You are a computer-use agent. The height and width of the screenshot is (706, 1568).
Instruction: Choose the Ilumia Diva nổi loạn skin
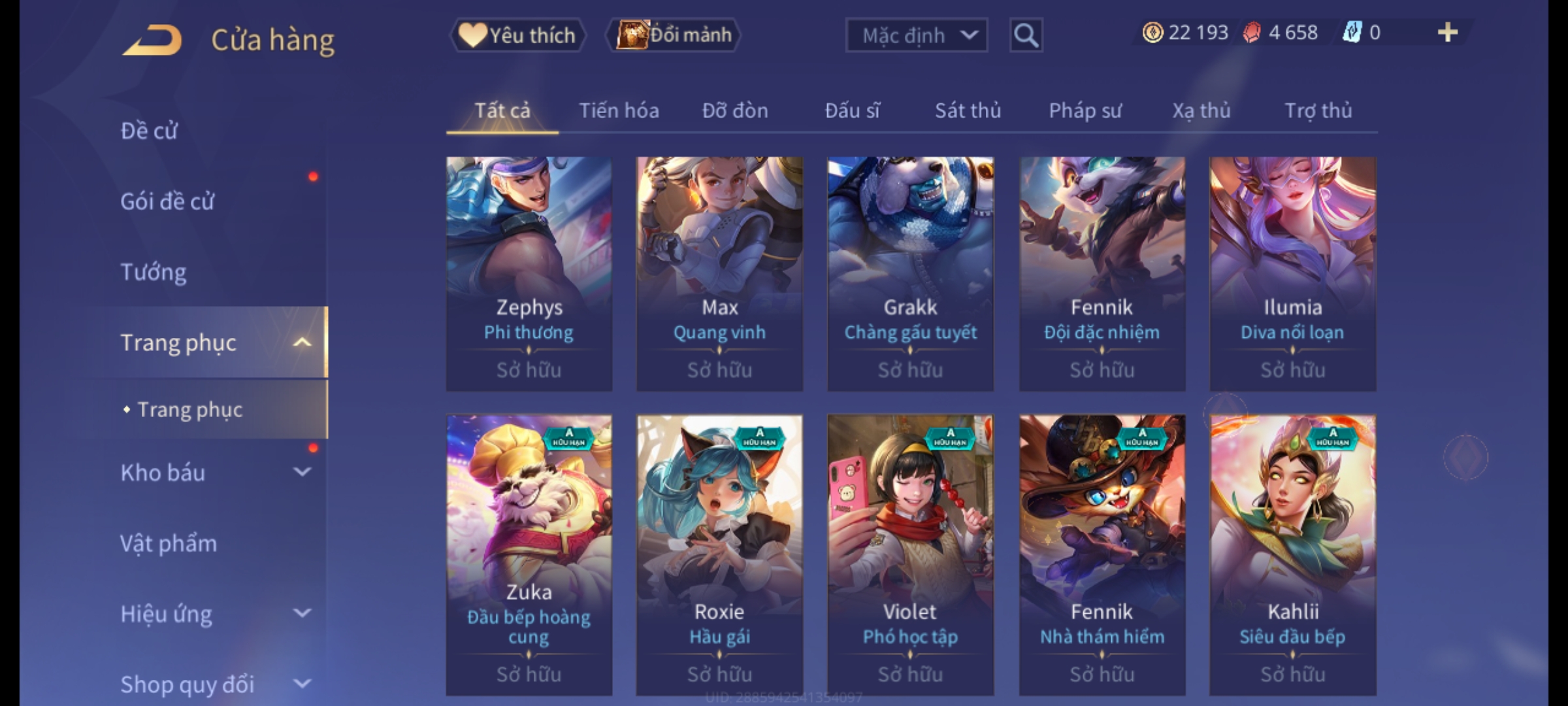1292,273
